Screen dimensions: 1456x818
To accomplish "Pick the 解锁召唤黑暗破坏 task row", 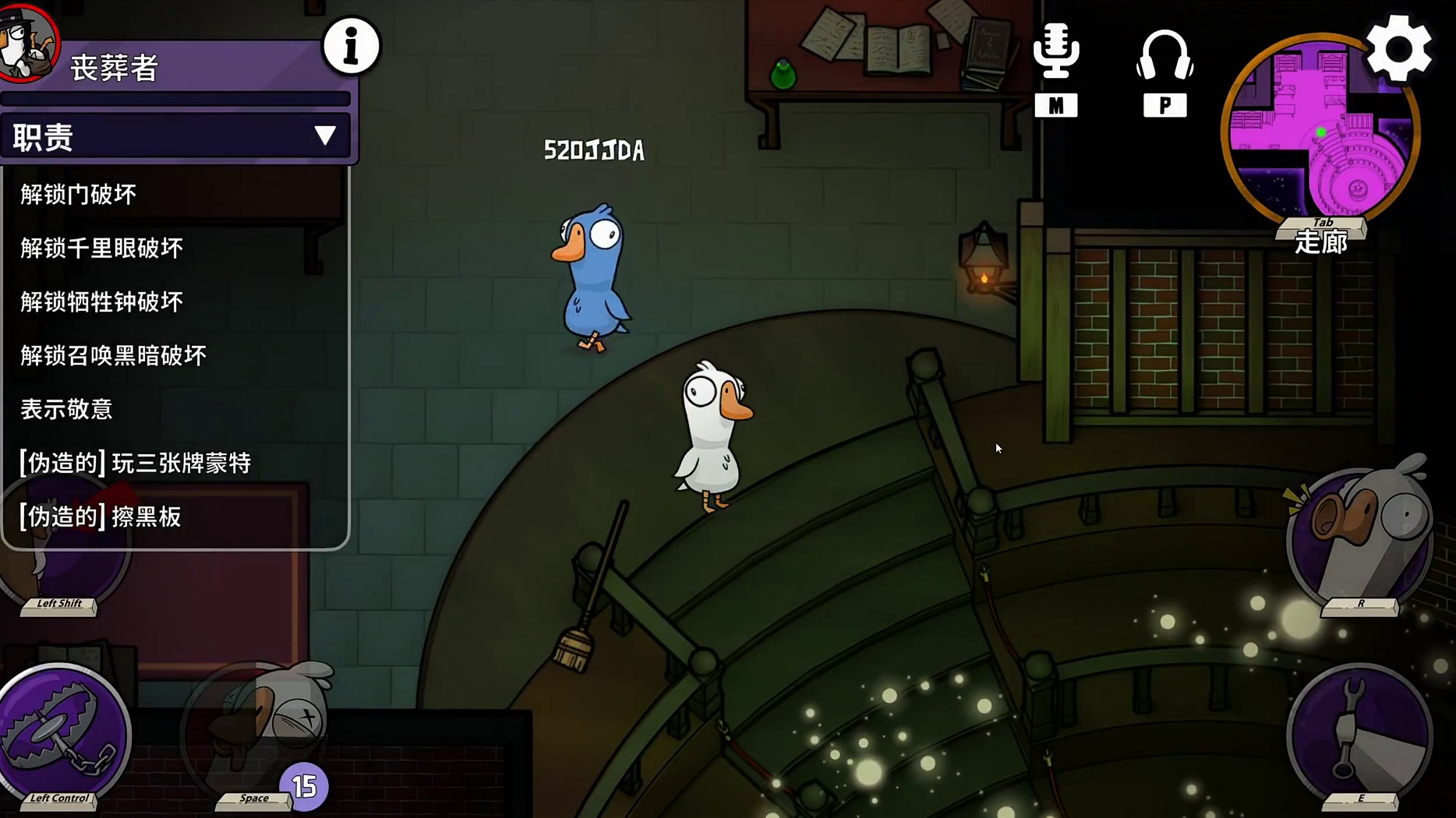I will click(113, 355).
